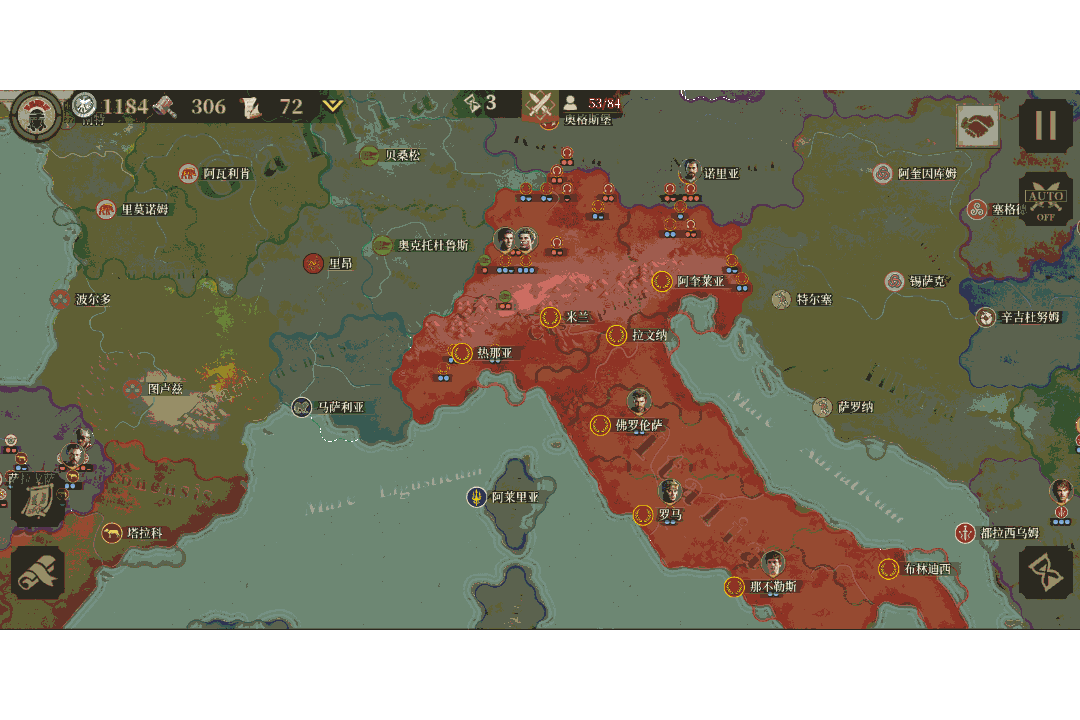Select the city of 佛罗伦萨
This screenshot has width=1080, height=720.
tap(601, 425)
